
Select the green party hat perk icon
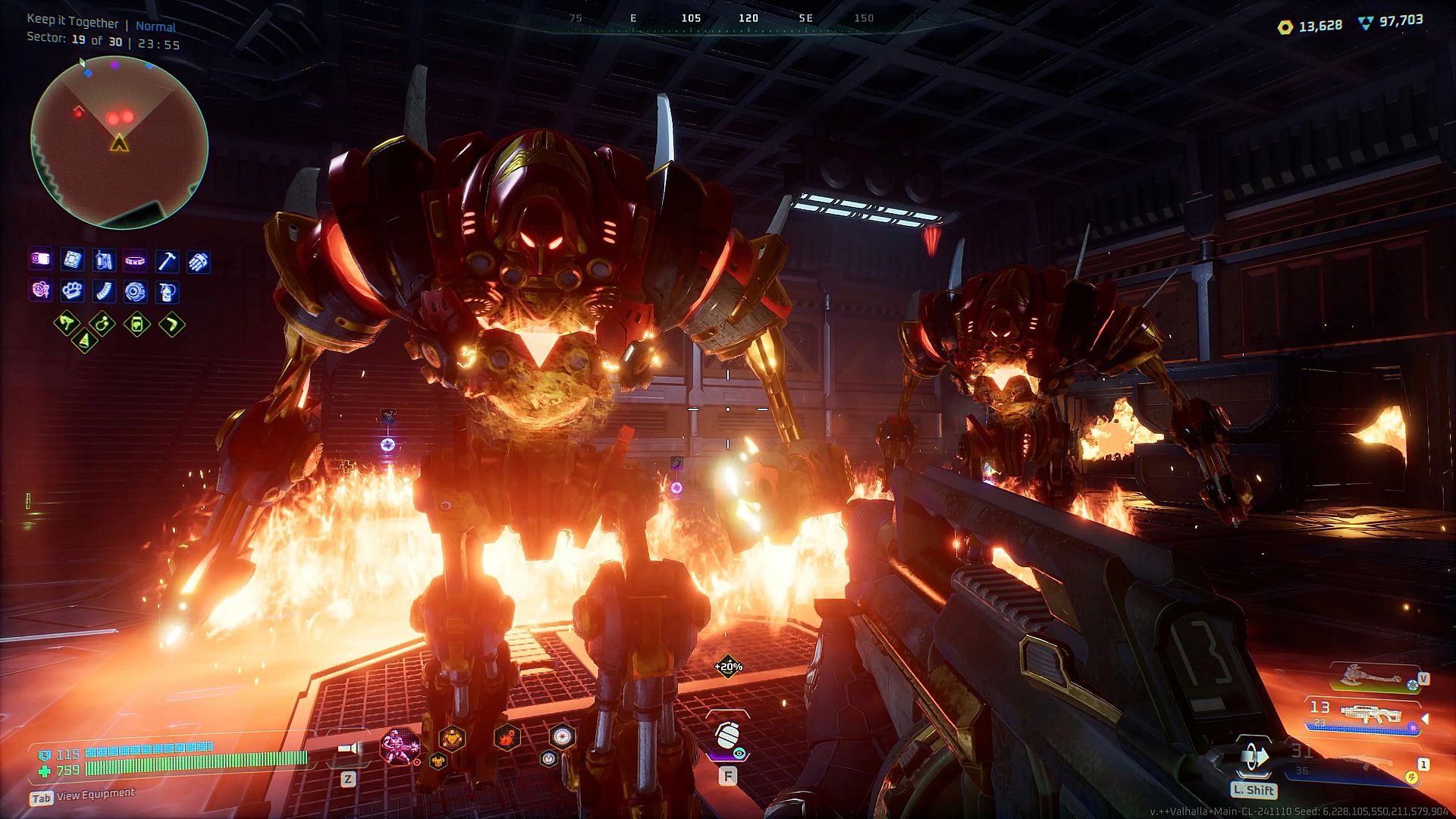(84, 342)
